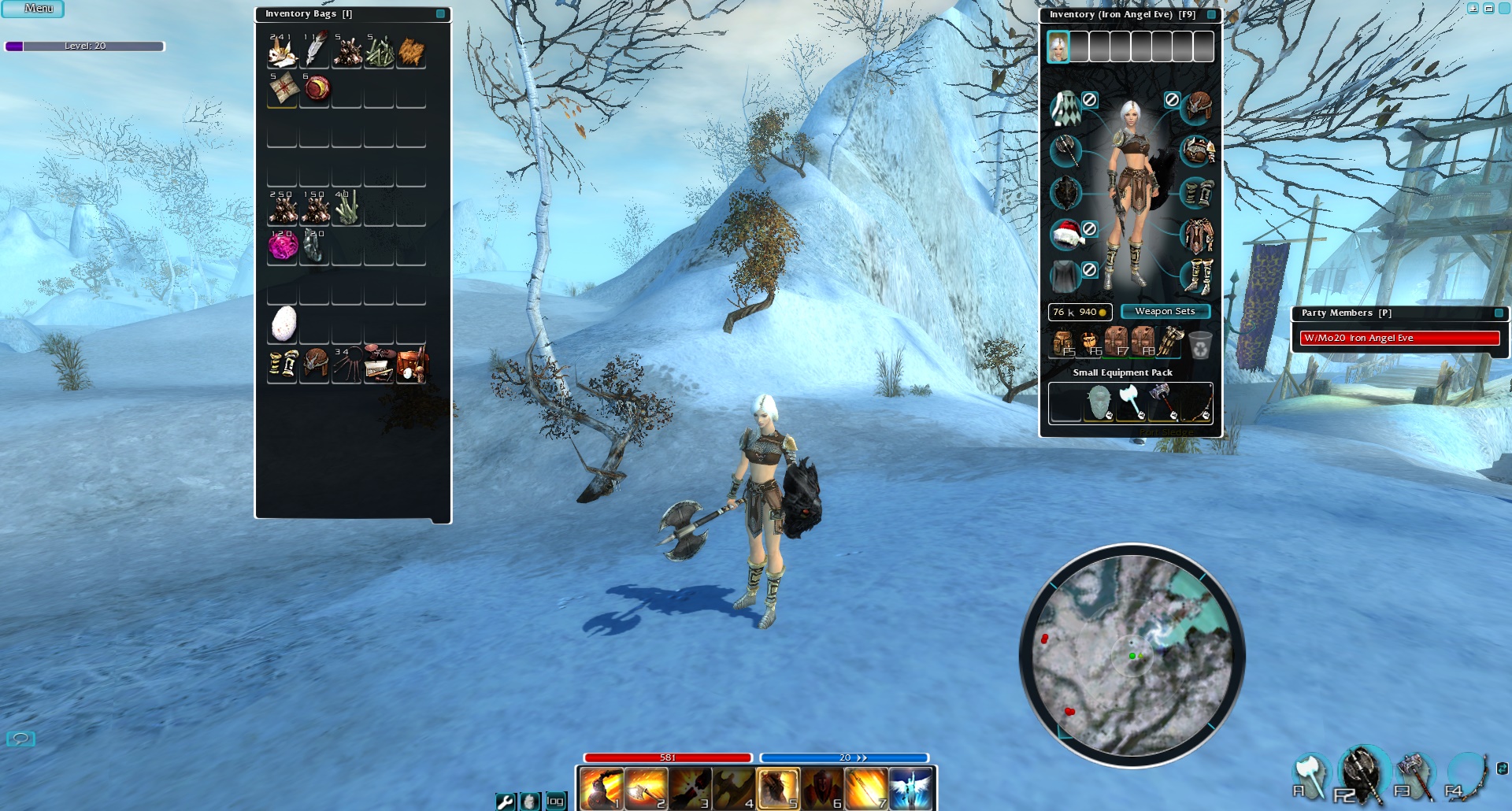1512x811 pixels.
Task: Open the log button
Action: pyautogui.click(x=555, y=801)
